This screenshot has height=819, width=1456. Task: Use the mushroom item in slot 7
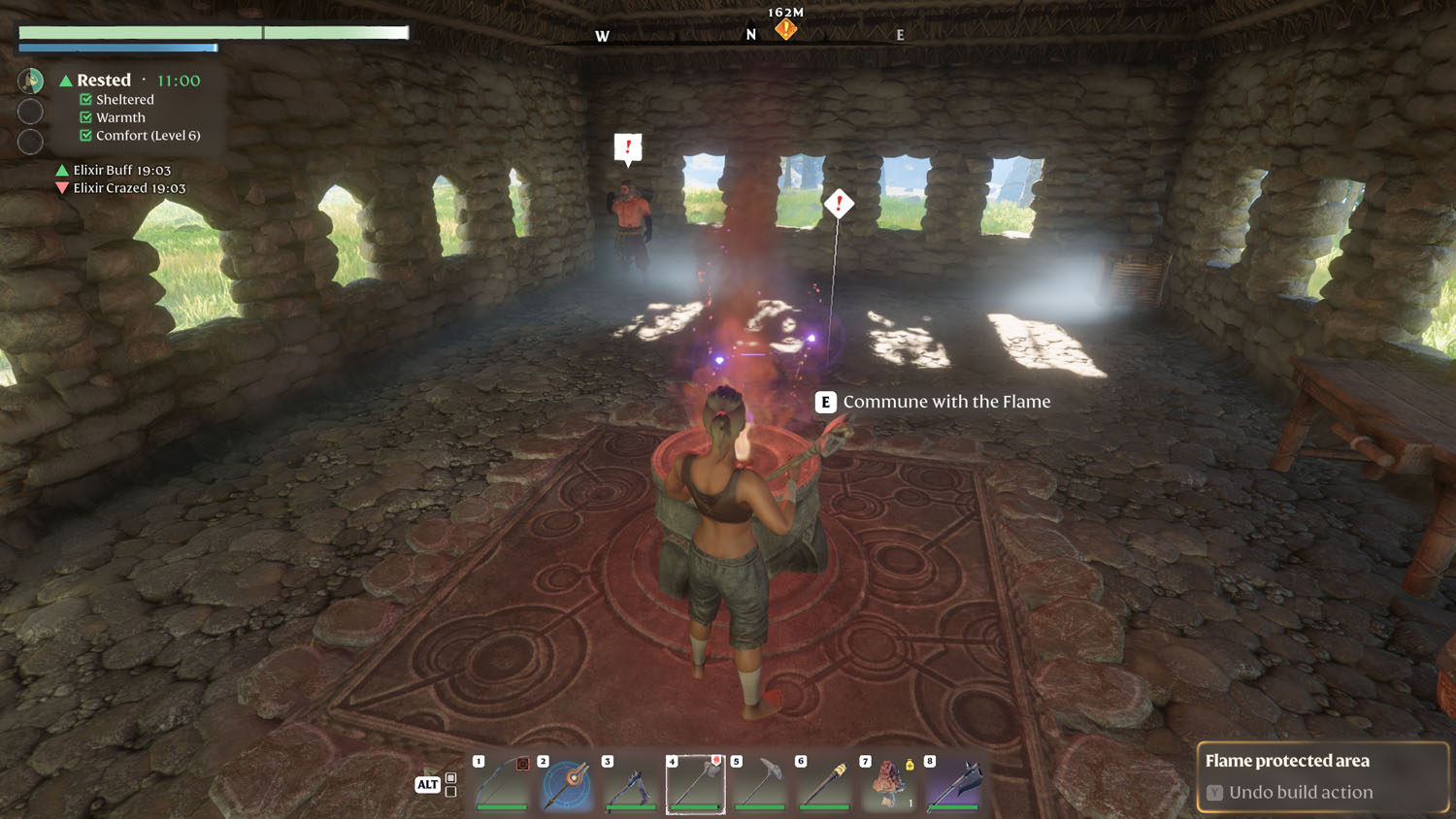click(888, 784)
